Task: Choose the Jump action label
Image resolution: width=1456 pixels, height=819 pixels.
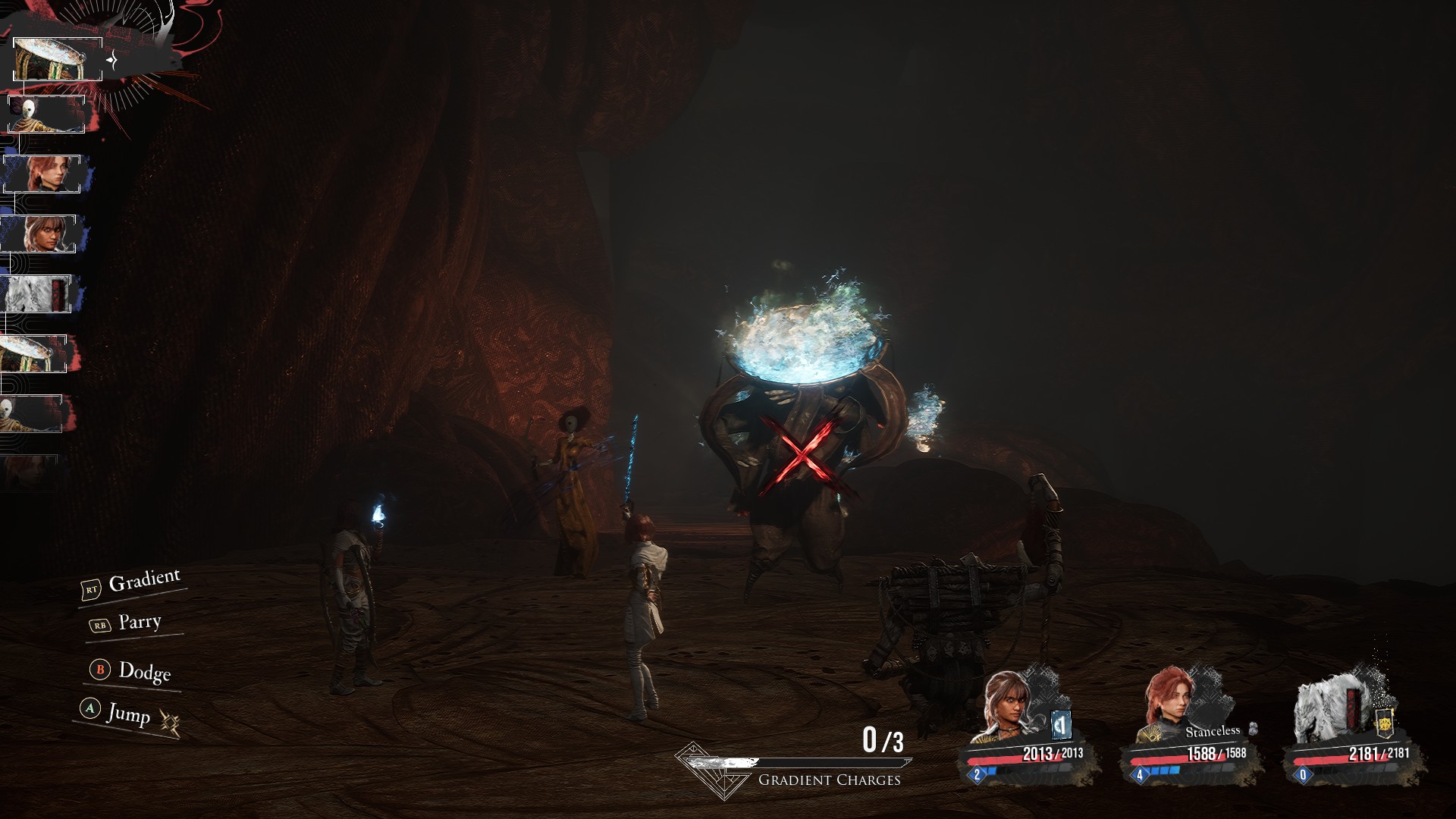Action: coord(128,713)
